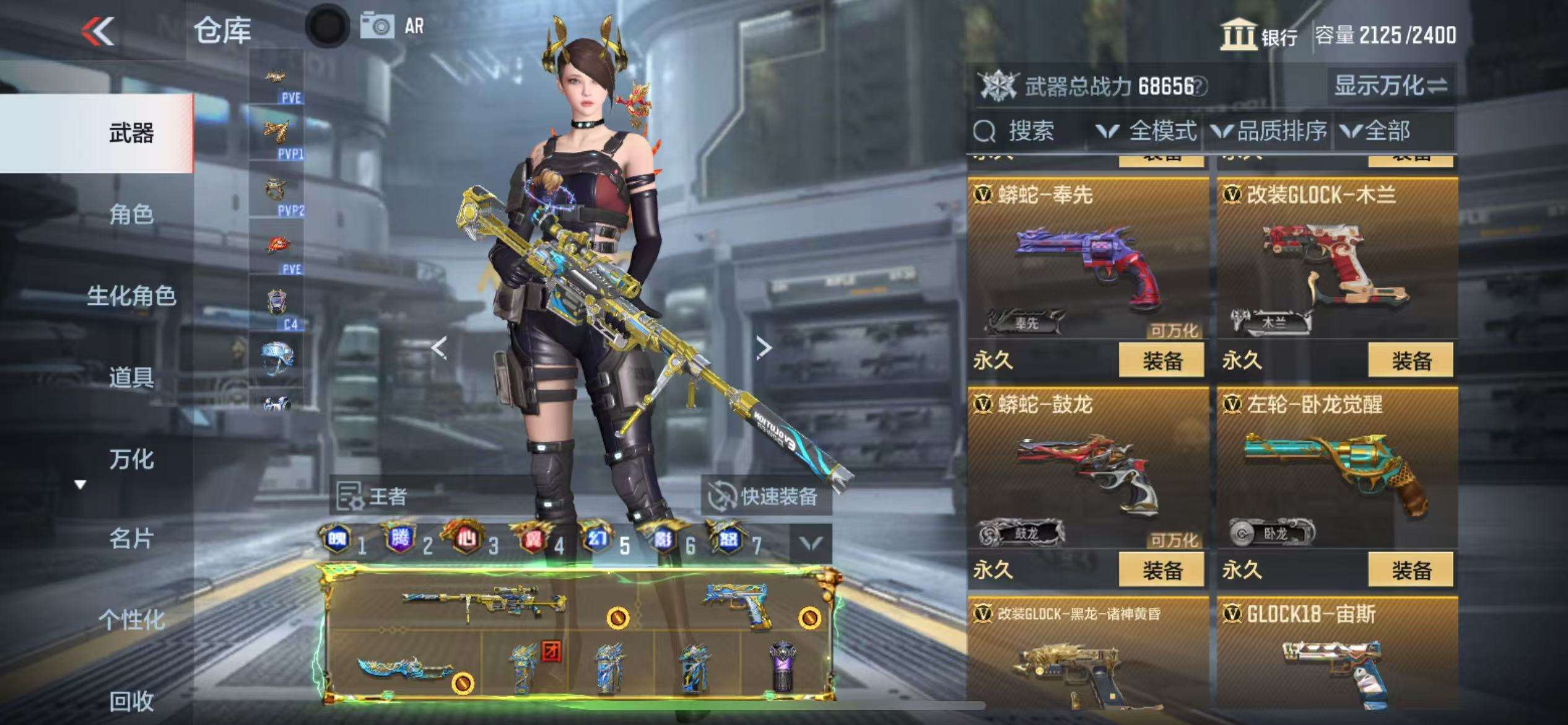The image size is (1568, 725).
Task: Open the 回收 recycle tab
Action: [131, 701]
